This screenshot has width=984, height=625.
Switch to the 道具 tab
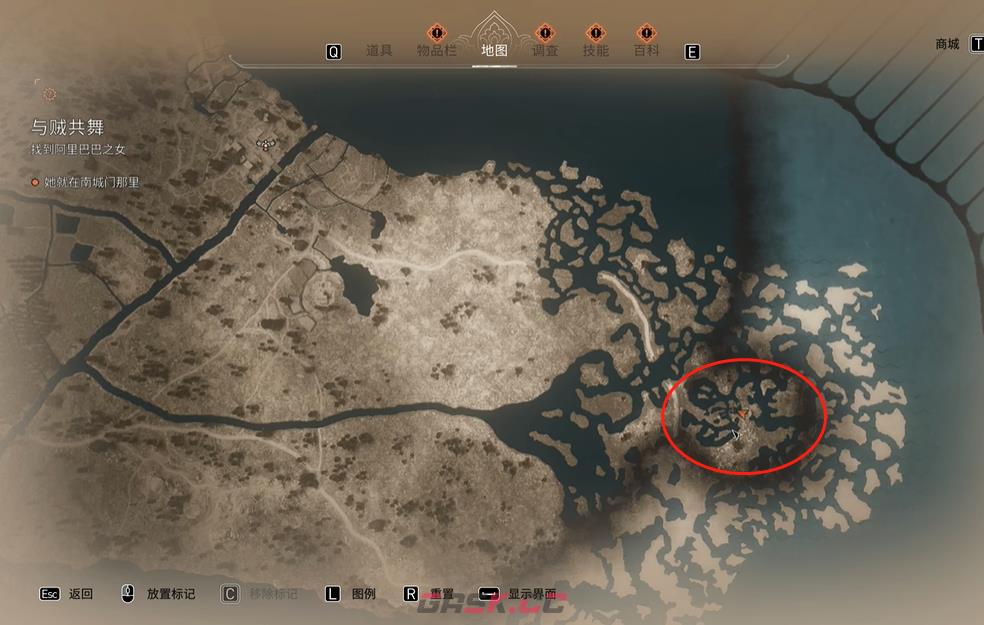[379, 51]
